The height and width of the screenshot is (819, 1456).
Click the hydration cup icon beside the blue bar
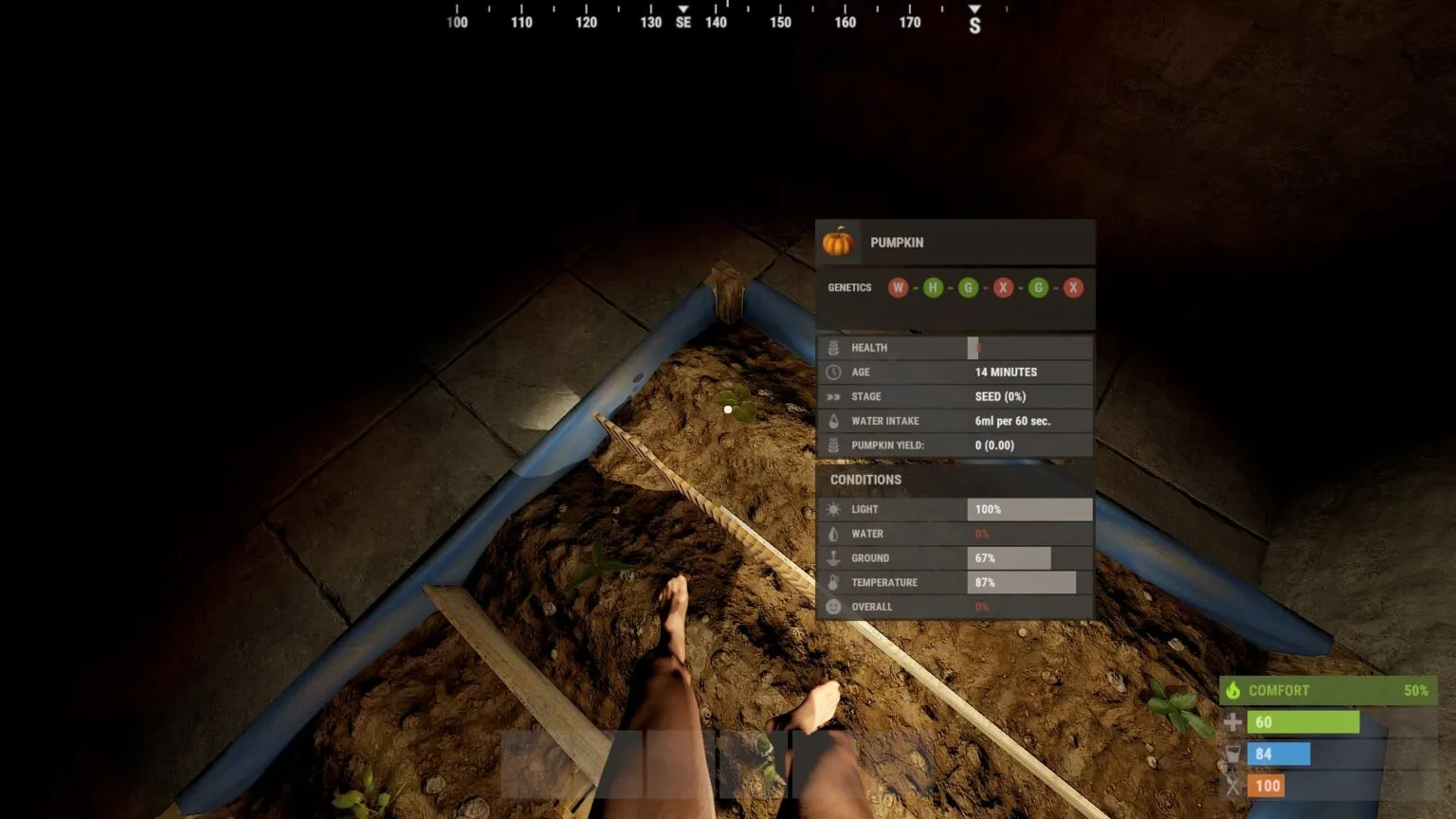click(x=1234, y=754)
